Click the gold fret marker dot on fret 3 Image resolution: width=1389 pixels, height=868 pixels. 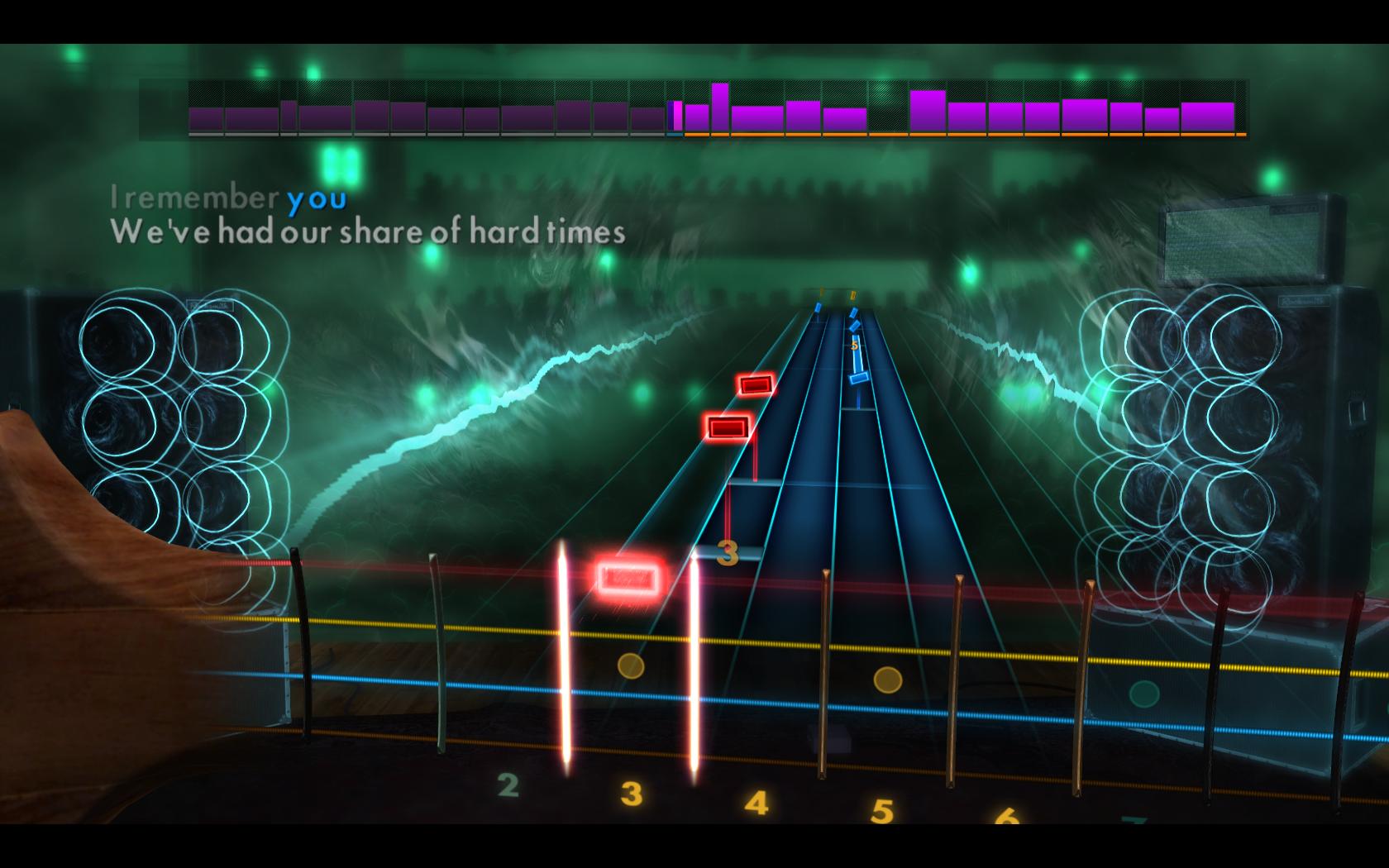[631, 665]
